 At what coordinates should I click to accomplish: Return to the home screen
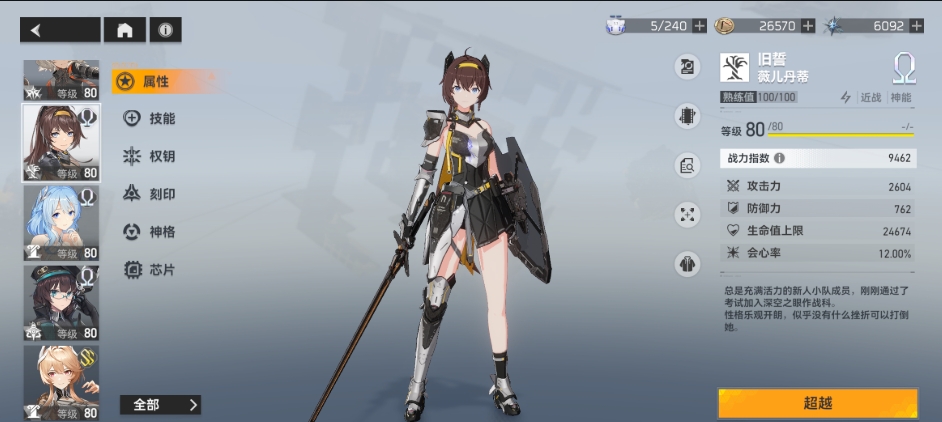click(x=124, y=30)
